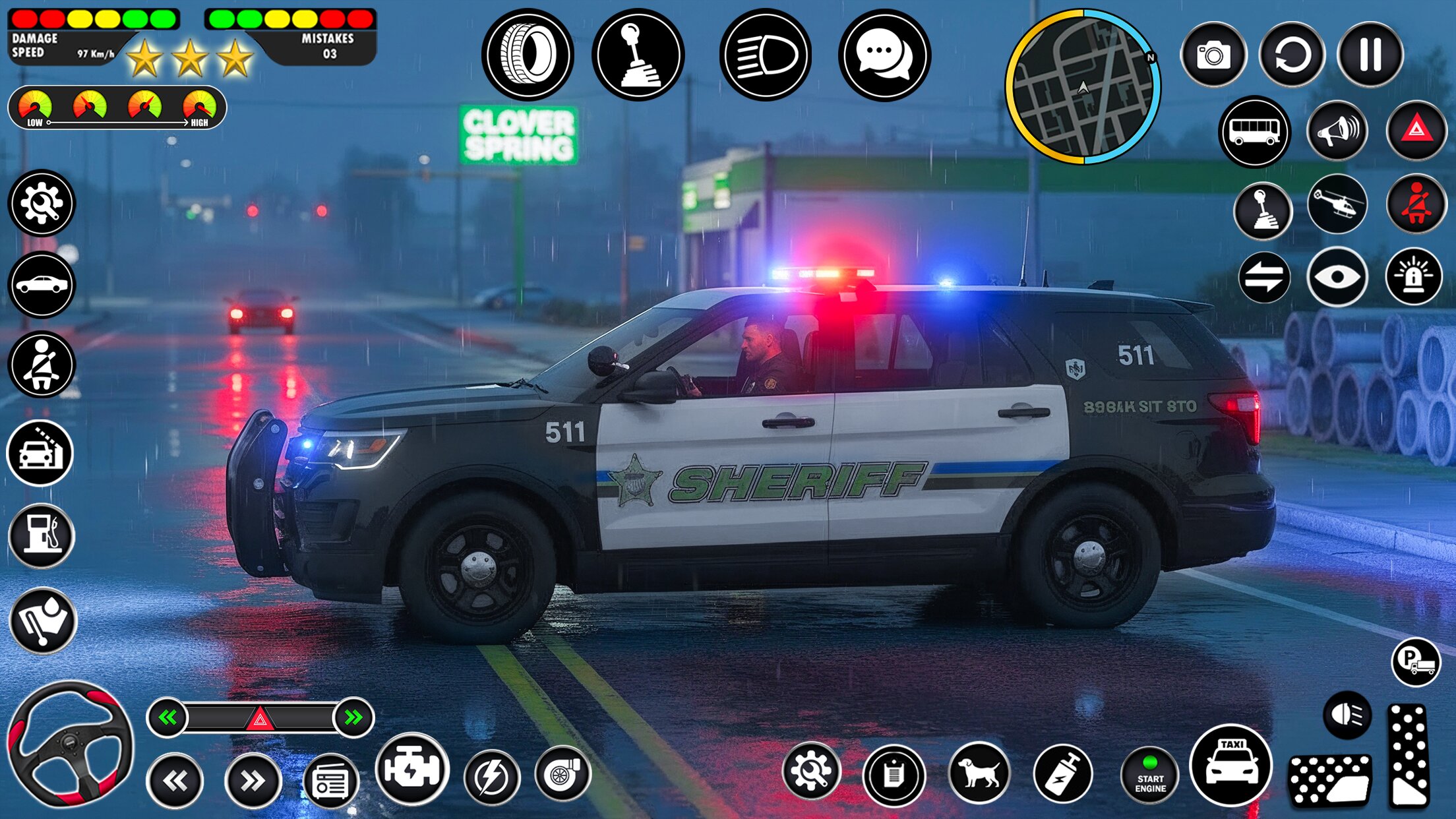Click the steering wheel control

(69, 744)
